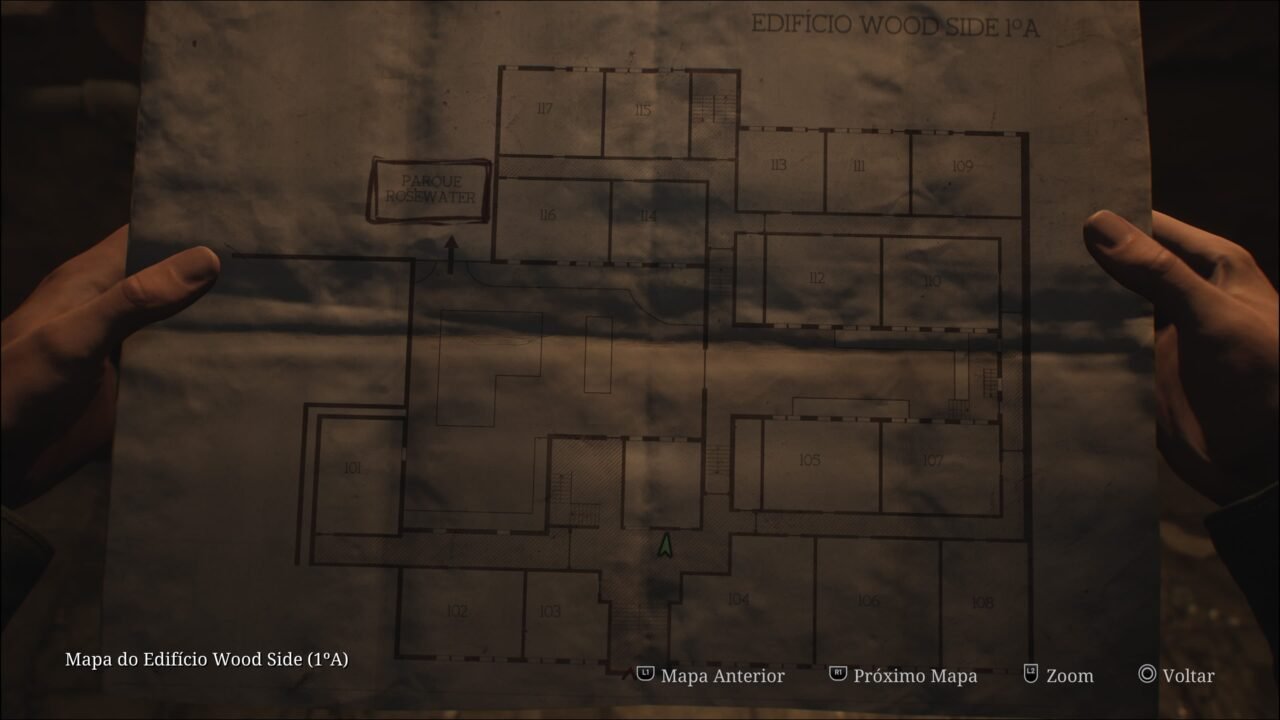
Task: Select the green player position arrow
Action: [x=664, y=545]
